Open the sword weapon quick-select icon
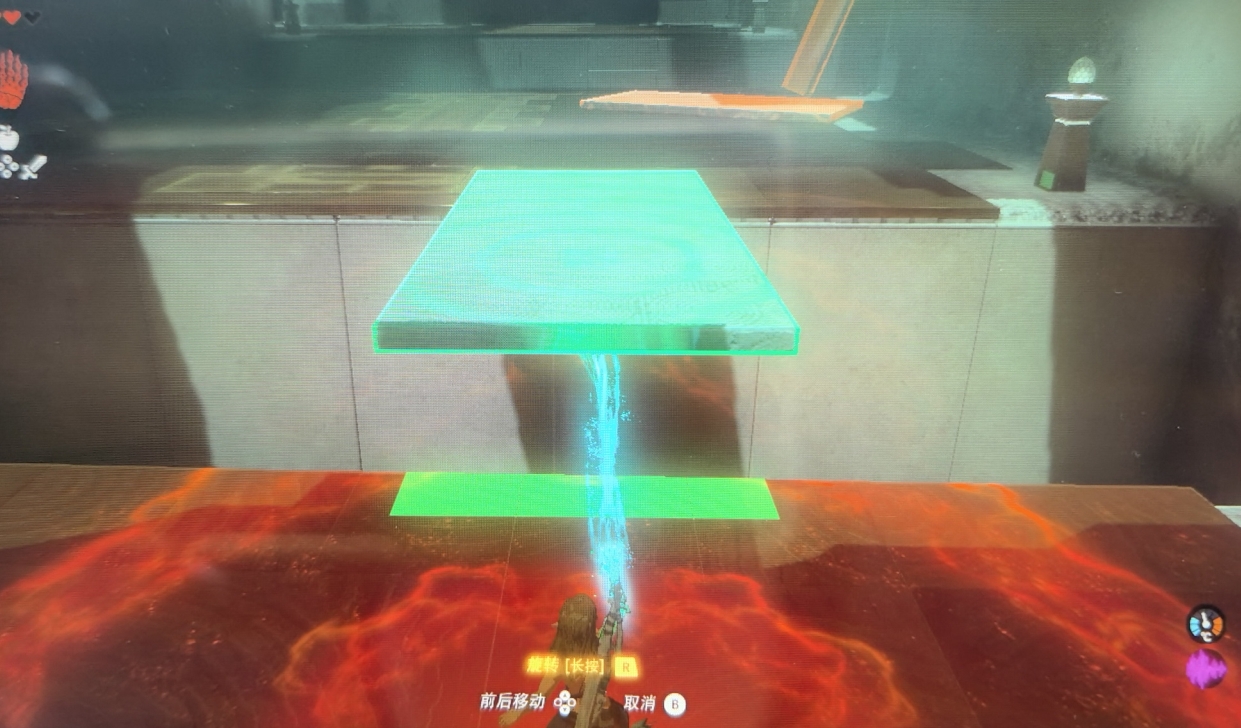Viewport: 1241px width, 728px height. 33,166
